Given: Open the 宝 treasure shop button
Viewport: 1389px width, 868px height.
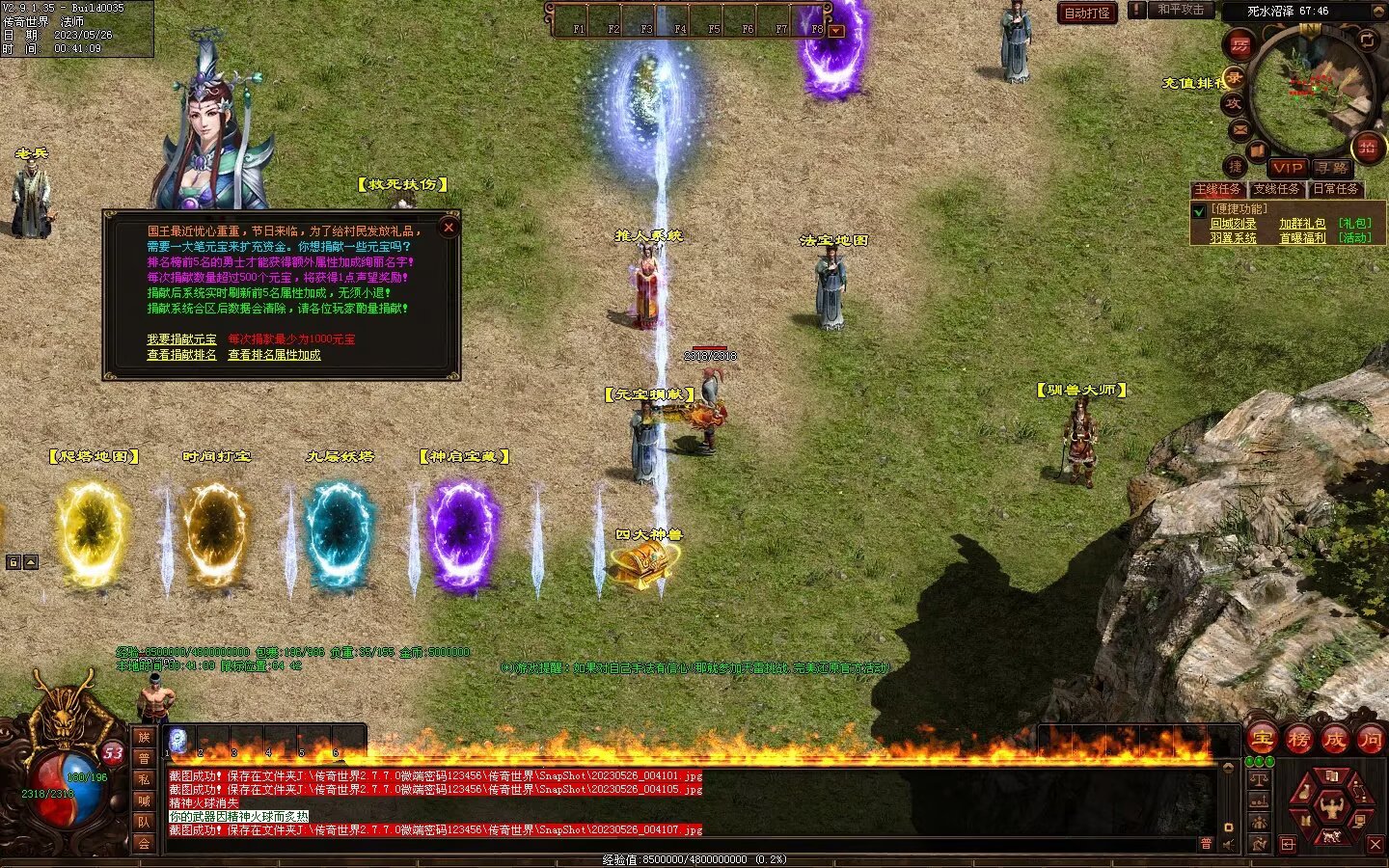Looking at the screenshot, I should coord(1262,740).
